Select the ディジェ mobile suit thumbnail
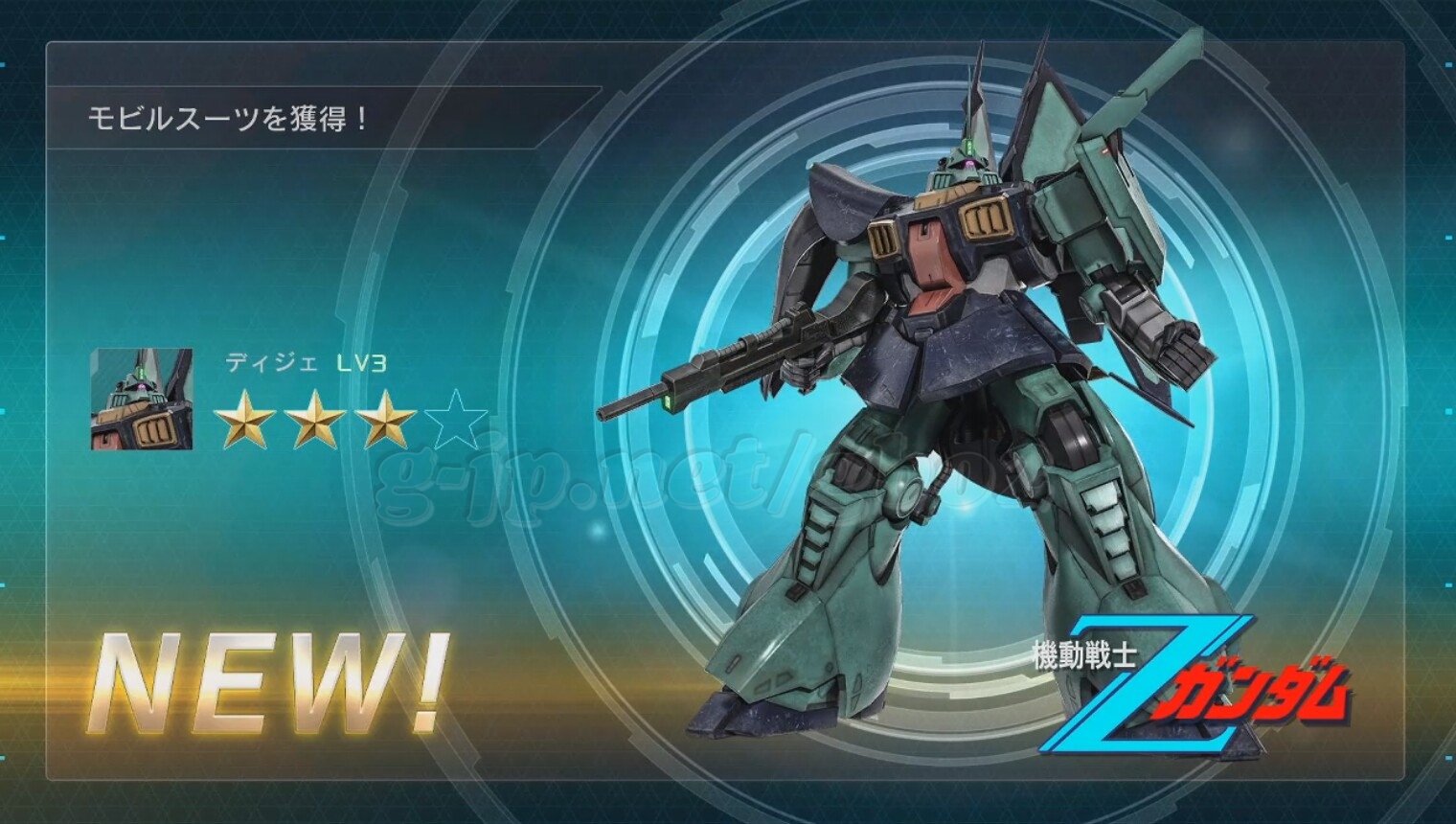 (142, 400)
